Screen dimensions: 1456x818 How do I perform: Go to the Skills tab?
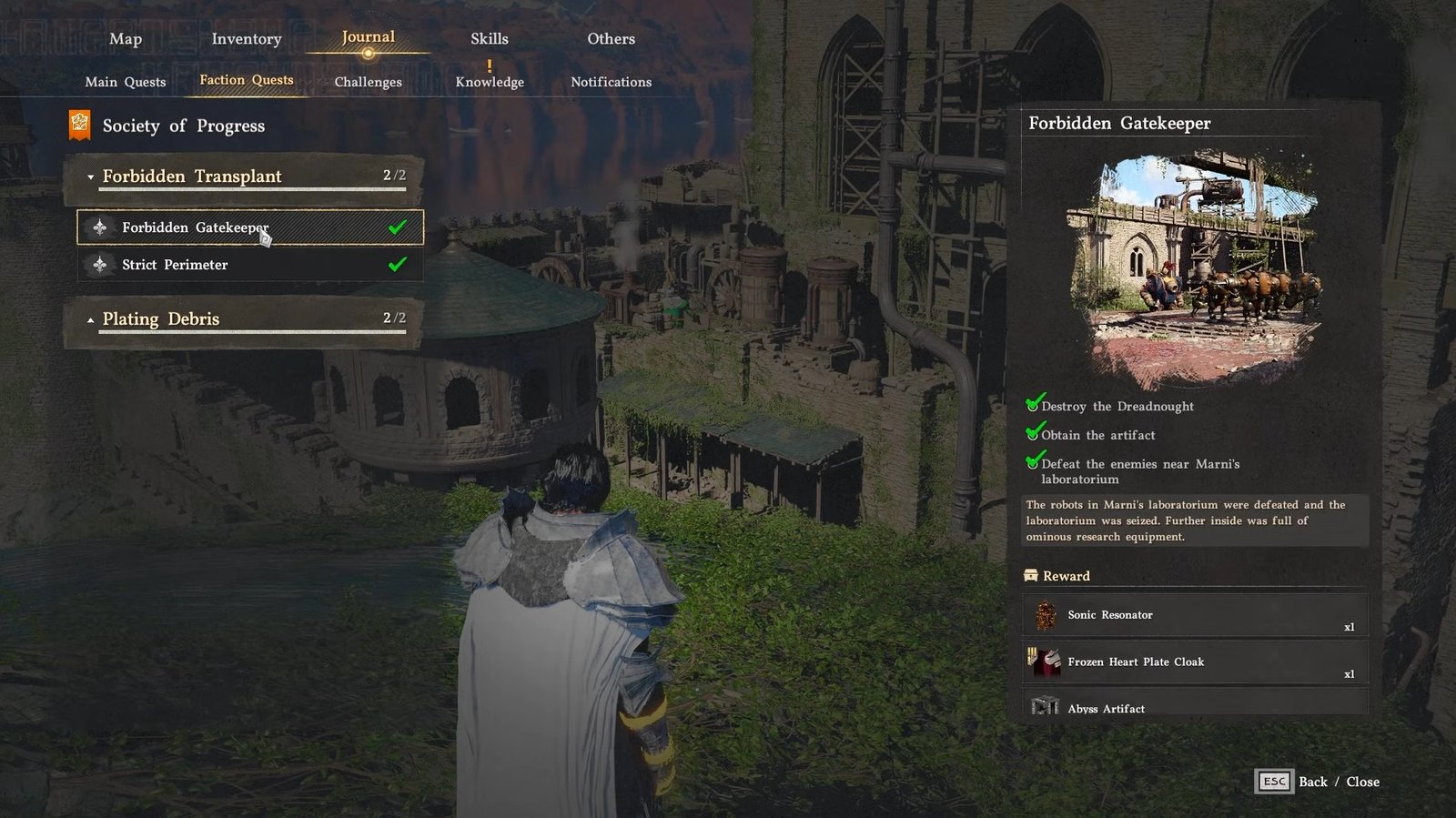(490, 39)
